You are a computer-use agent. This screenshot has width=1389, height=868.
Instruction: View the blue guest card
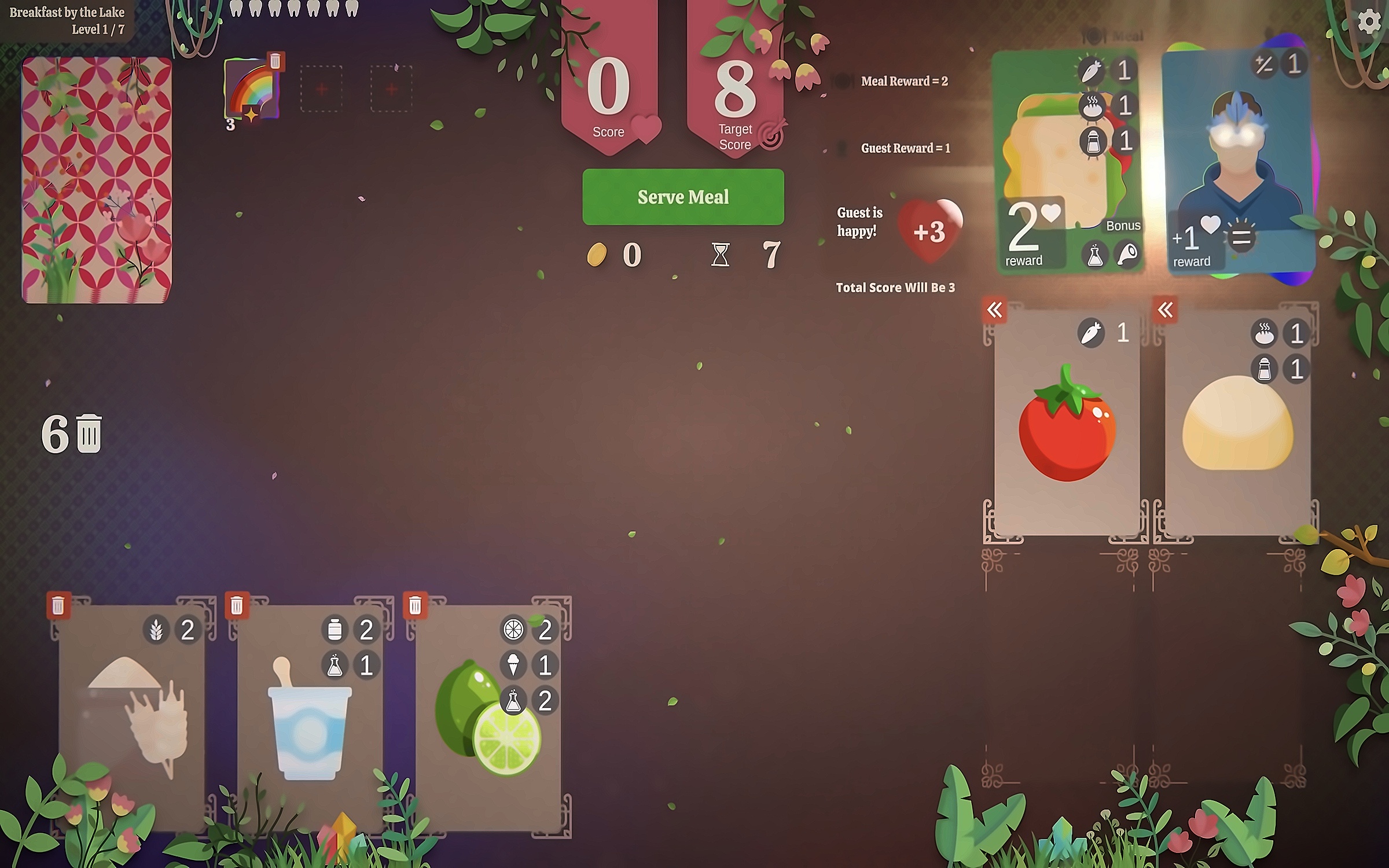1237,162
